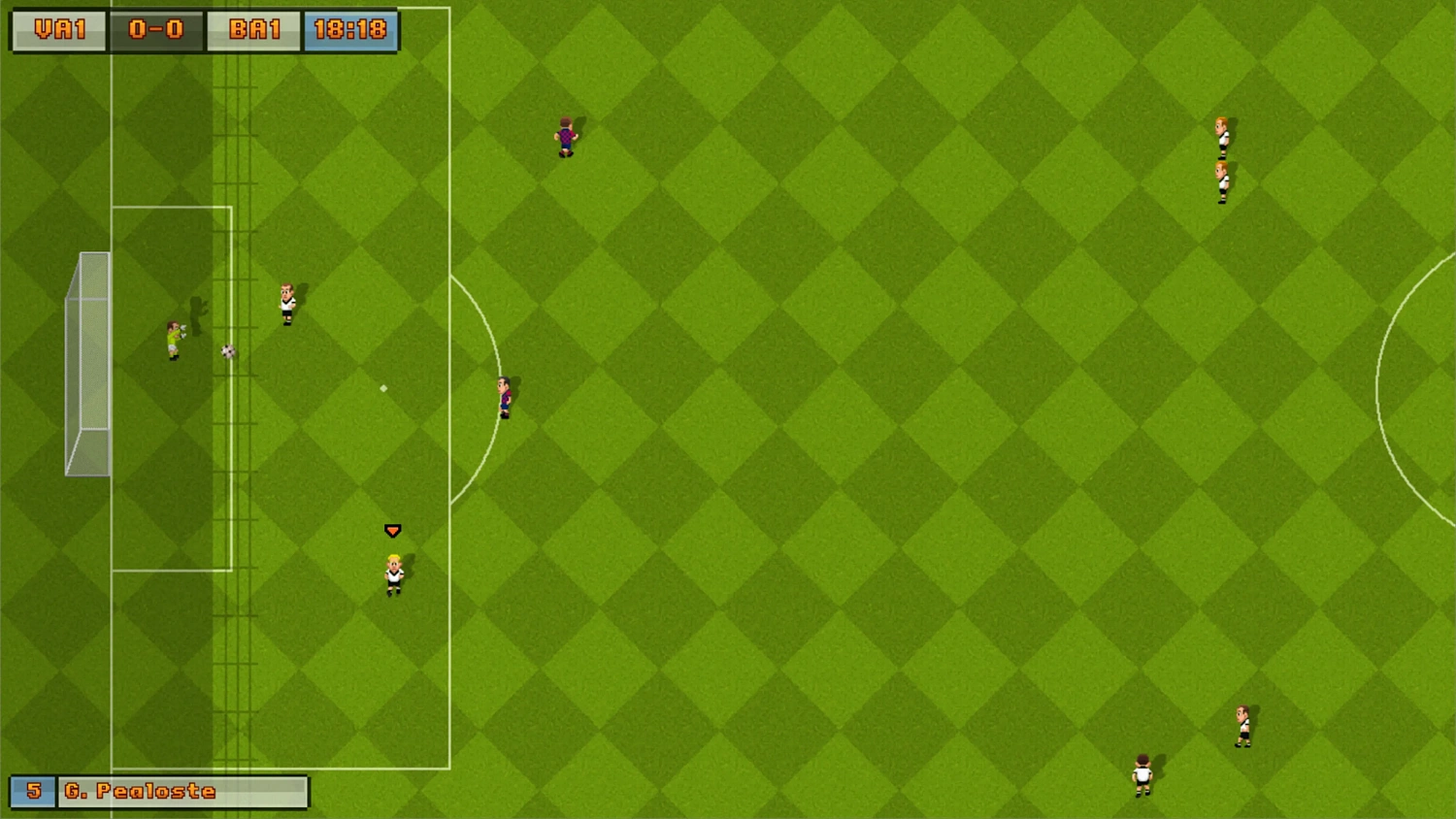Click the orange selection marker arrow
The image size is (1456, 819).
click(x=391, y=530)
